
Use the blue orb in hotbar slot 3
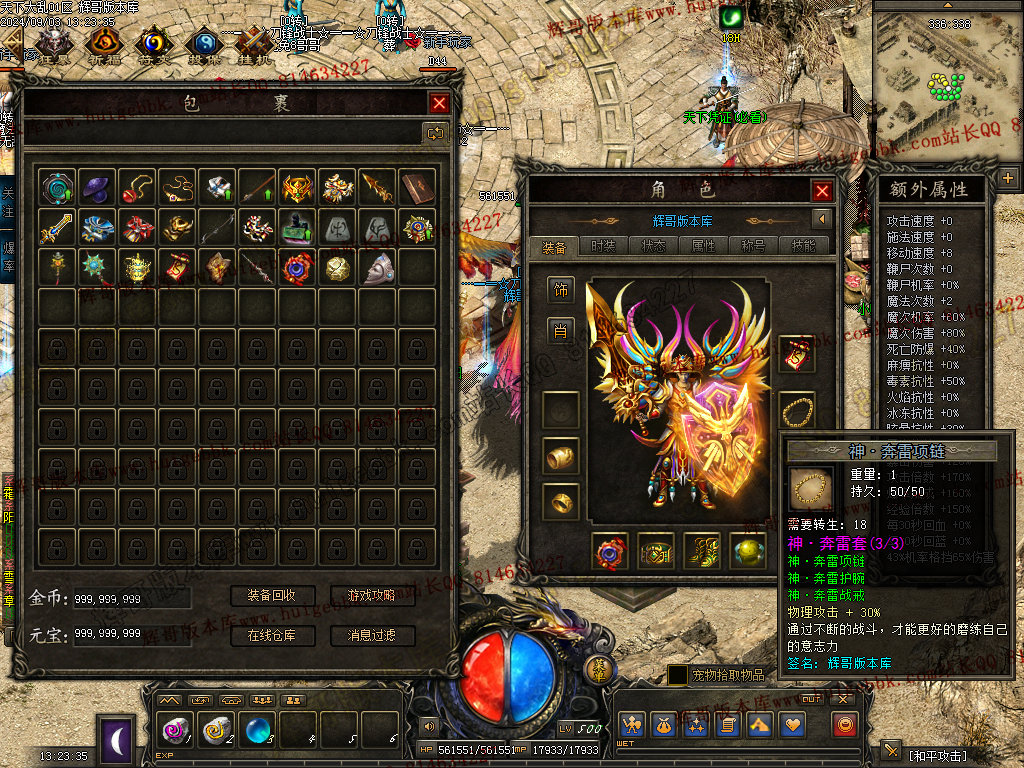pyautogui.click(x=258, y=730)
